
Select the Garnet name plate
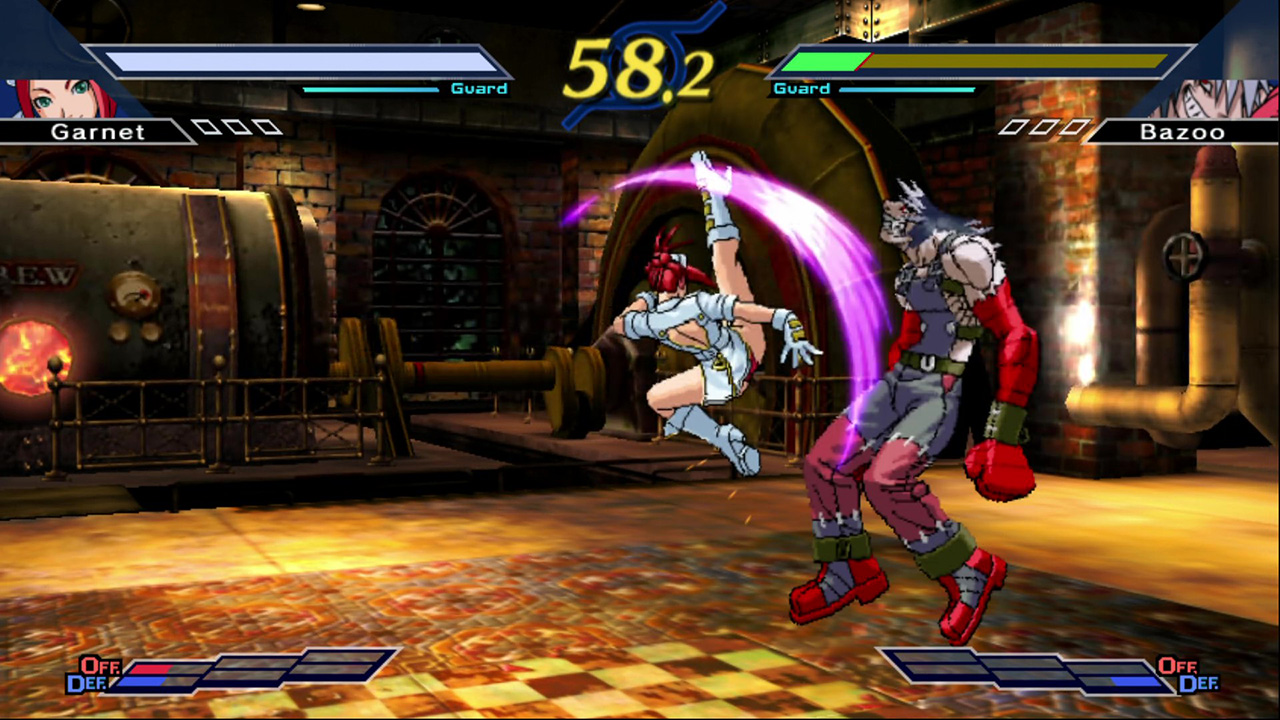point(97,131)
